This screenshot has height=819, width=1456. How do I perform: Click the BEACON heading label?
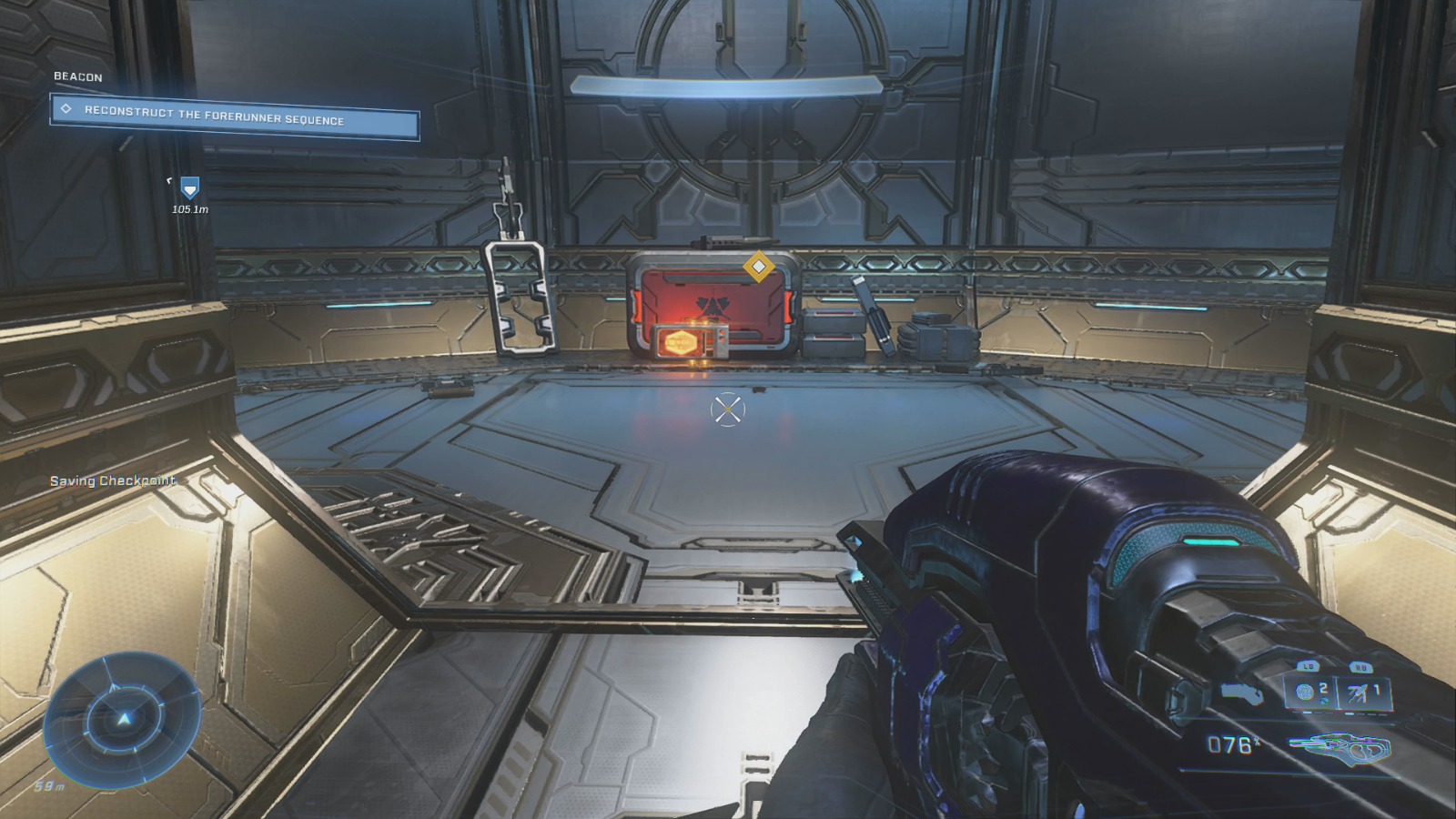77,76
